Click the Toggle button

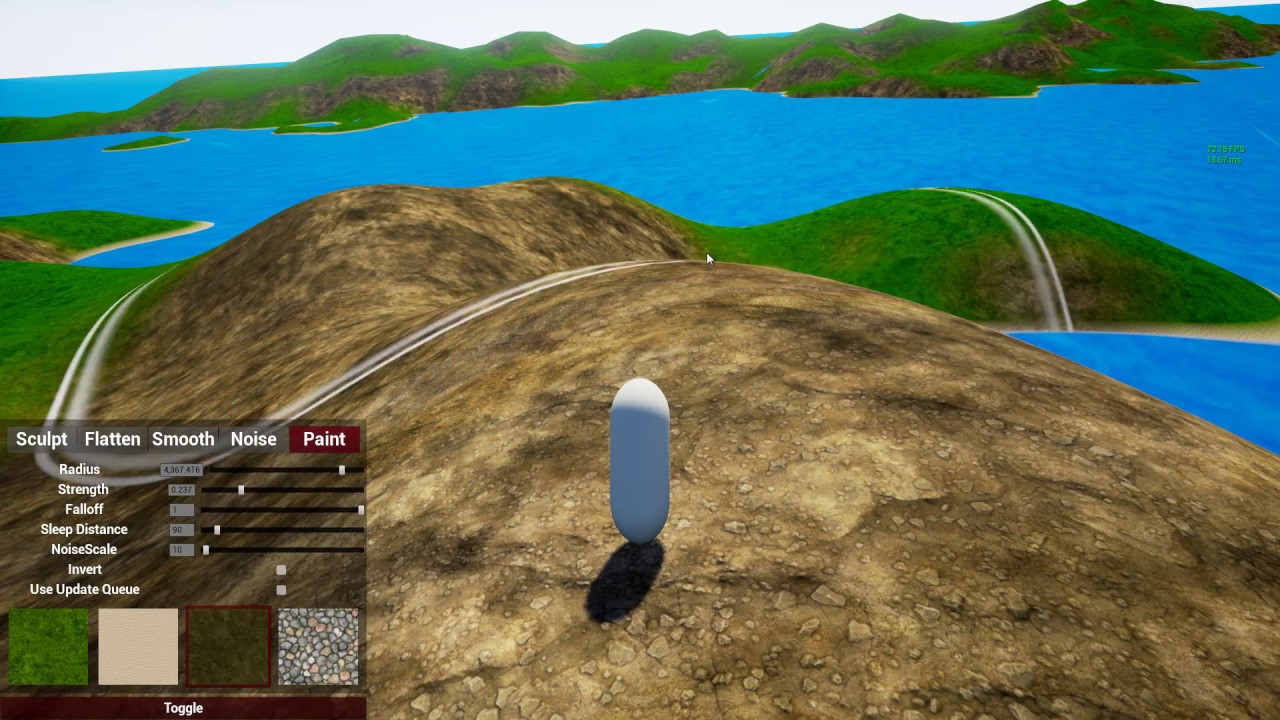click(183, 708)
